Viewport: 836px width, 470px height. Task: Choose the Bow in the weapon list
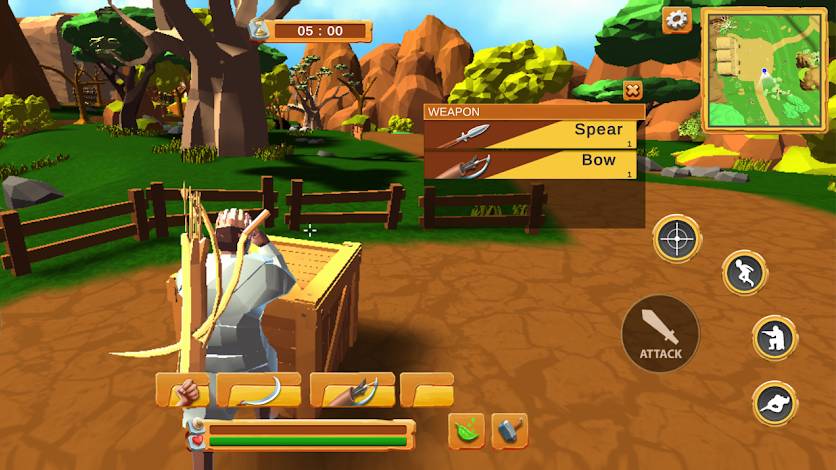(532, 165)
